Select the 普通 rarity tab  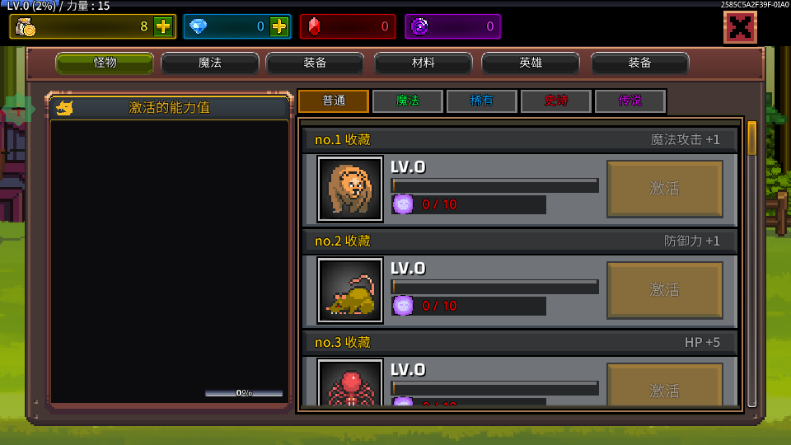(333, 101)
